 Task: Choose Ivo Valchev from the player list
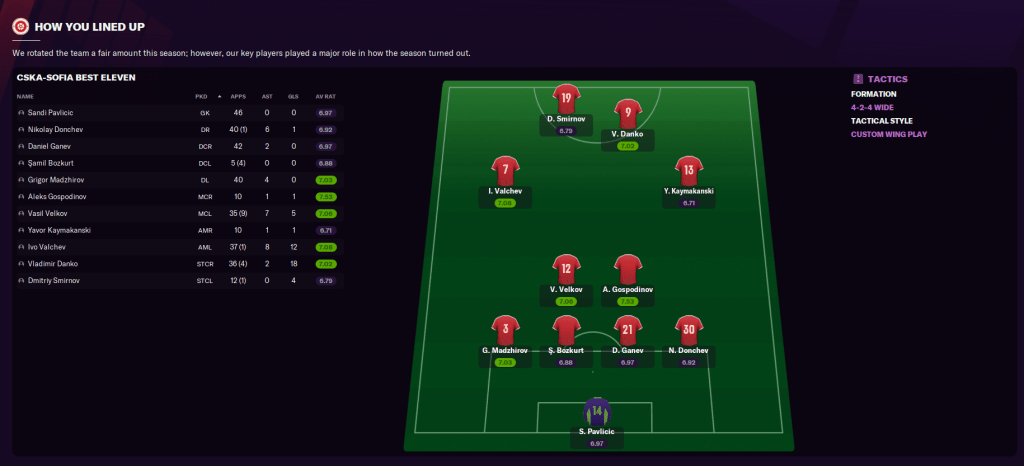pos(46,247)
